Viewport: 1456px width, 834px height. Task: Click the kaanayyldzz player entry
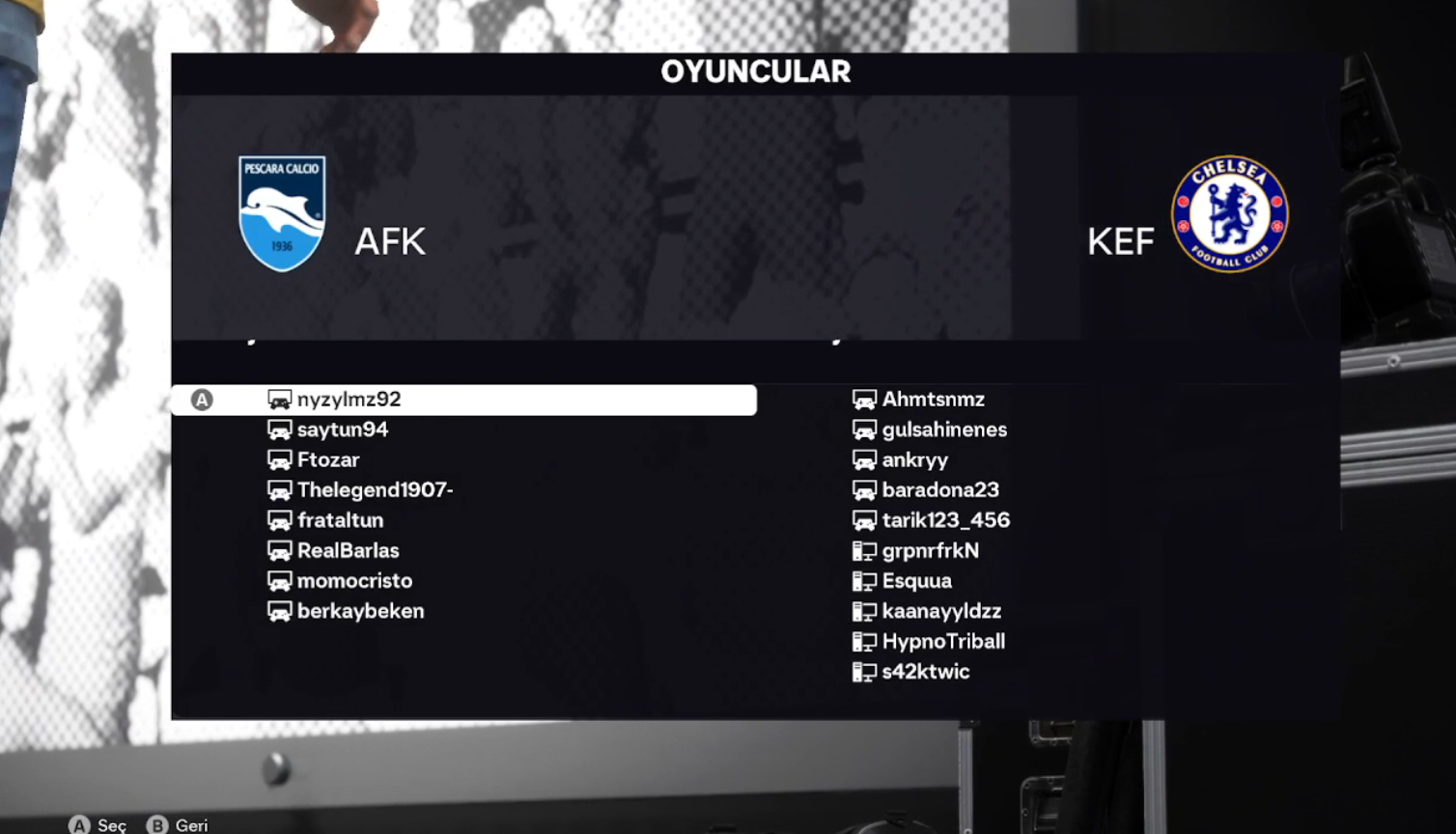click(x=941, y=611)
